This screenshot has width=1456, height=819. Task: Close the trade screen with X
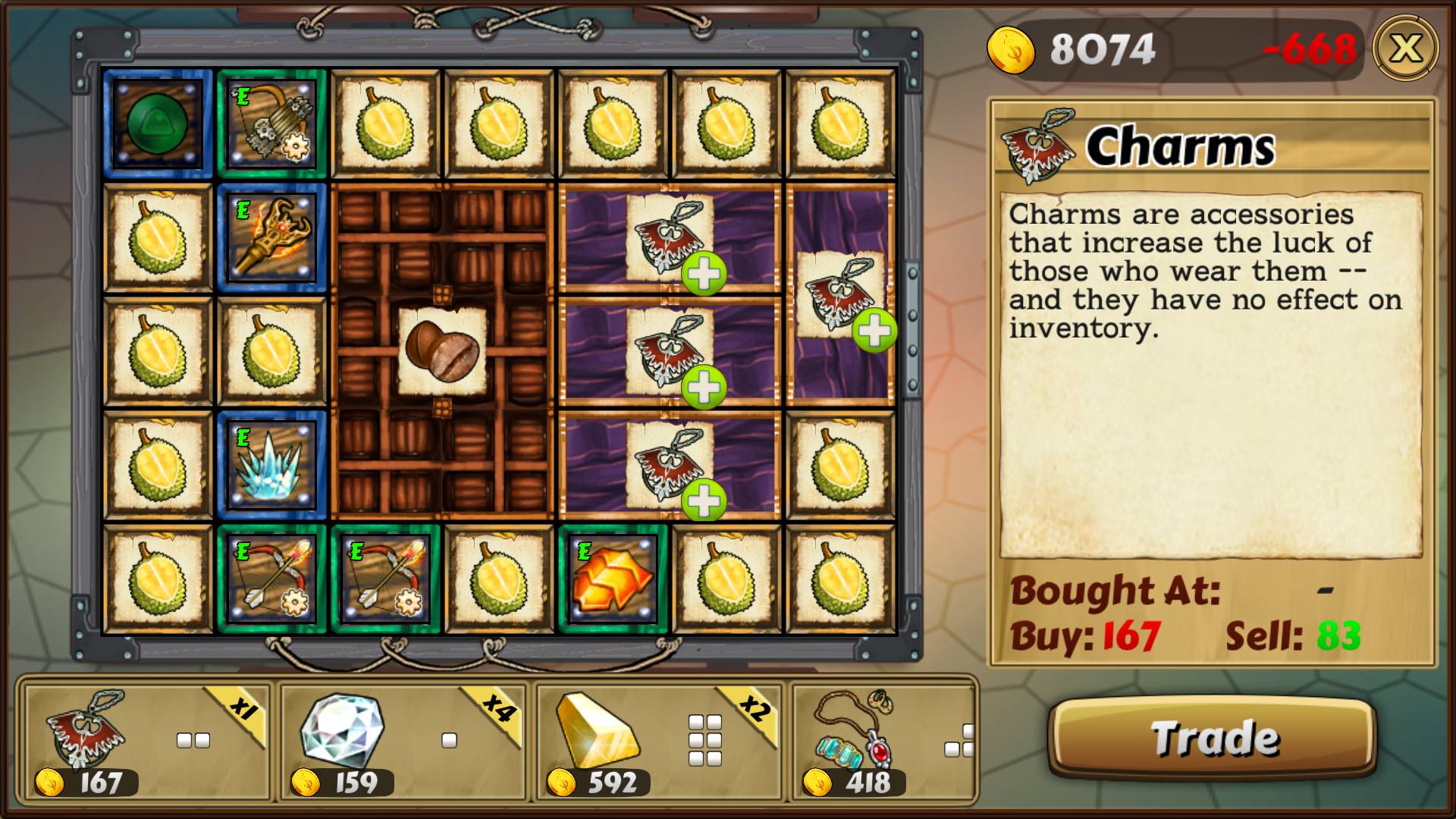(x=1405, y=49)
